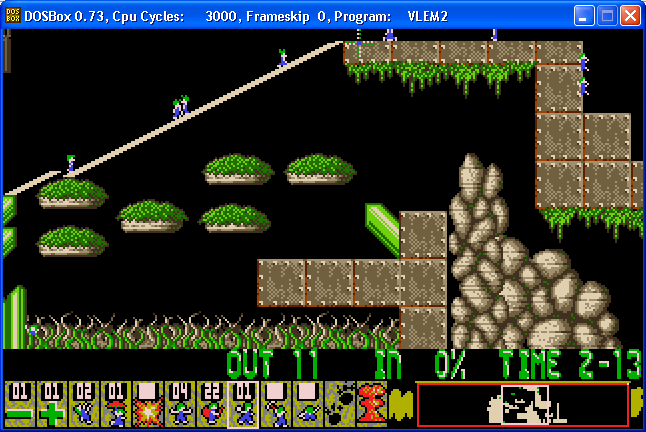Close the DOSBox window
The image size is (646, 432).
click(x=630, y=16)
